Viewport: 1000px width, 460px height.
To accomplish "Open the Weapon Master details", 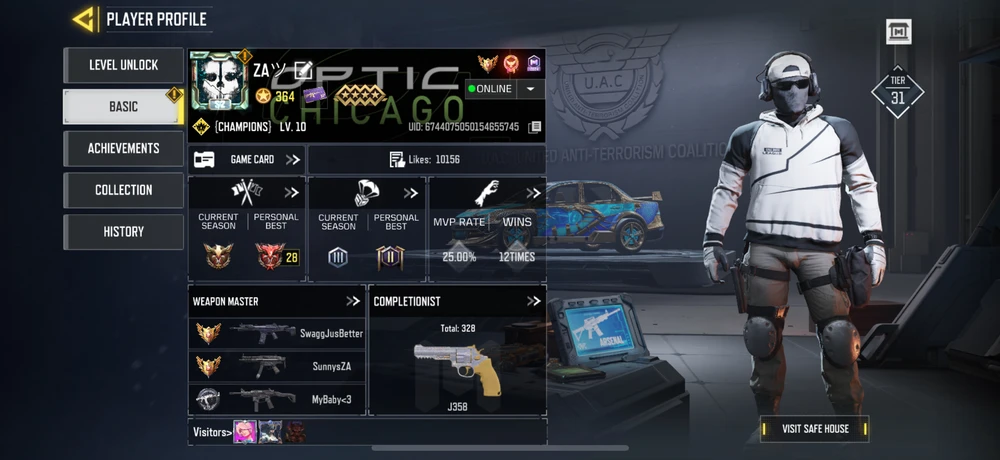I will (353, 301).
